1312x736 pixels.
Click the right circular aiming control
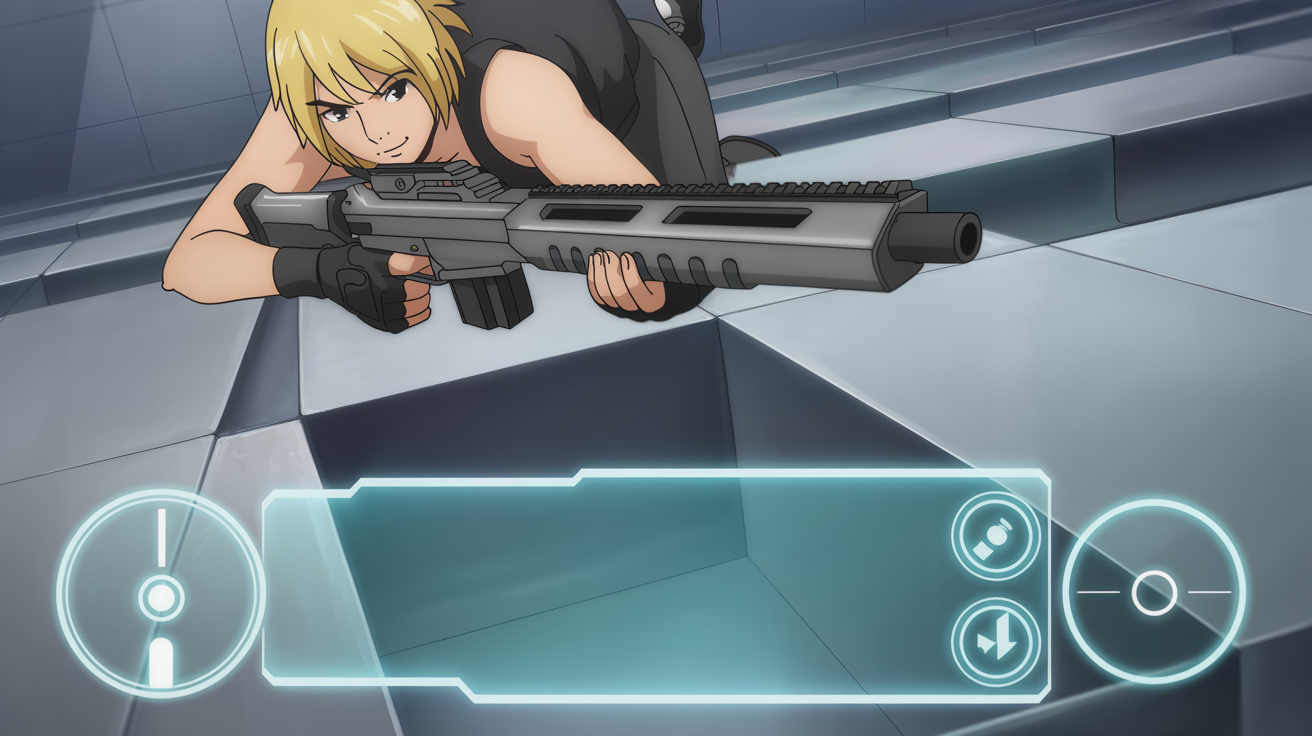(1153, 592)
